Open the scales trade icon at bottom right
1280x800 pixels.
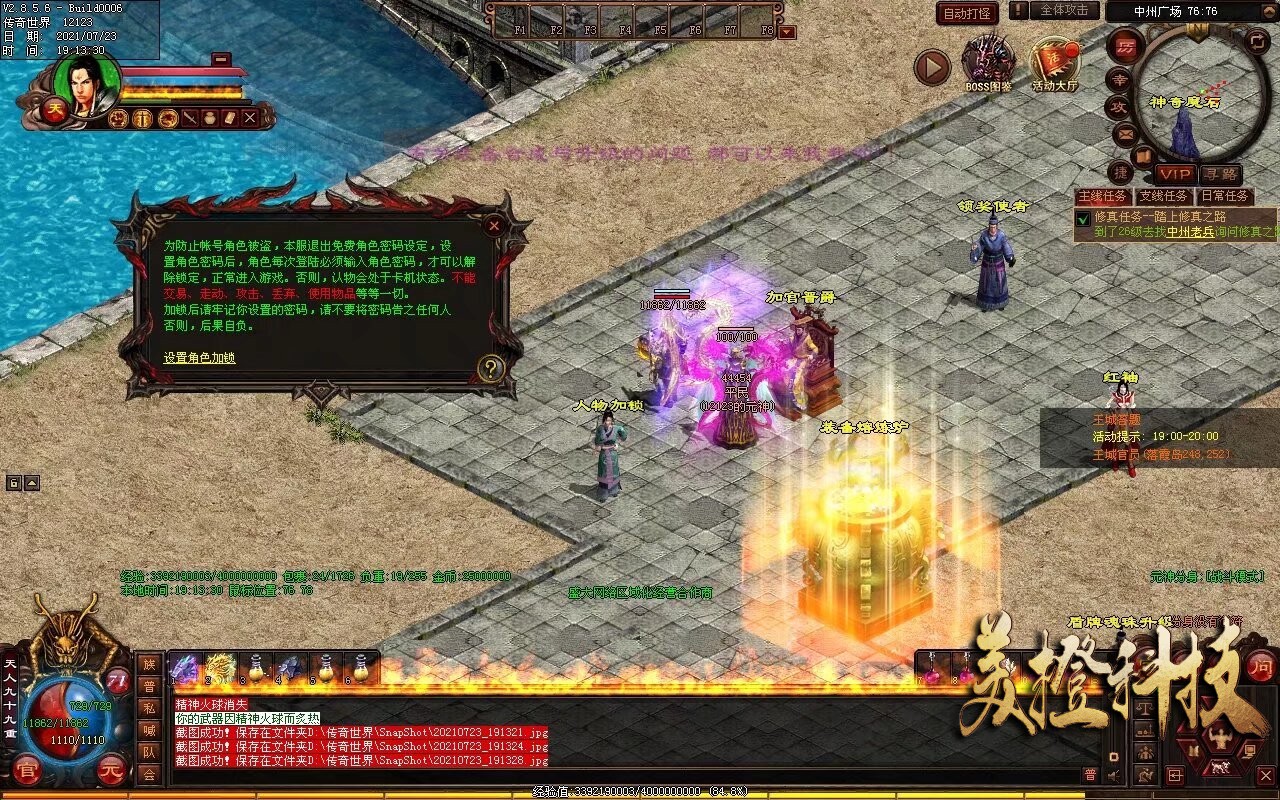click(1145, 707)
